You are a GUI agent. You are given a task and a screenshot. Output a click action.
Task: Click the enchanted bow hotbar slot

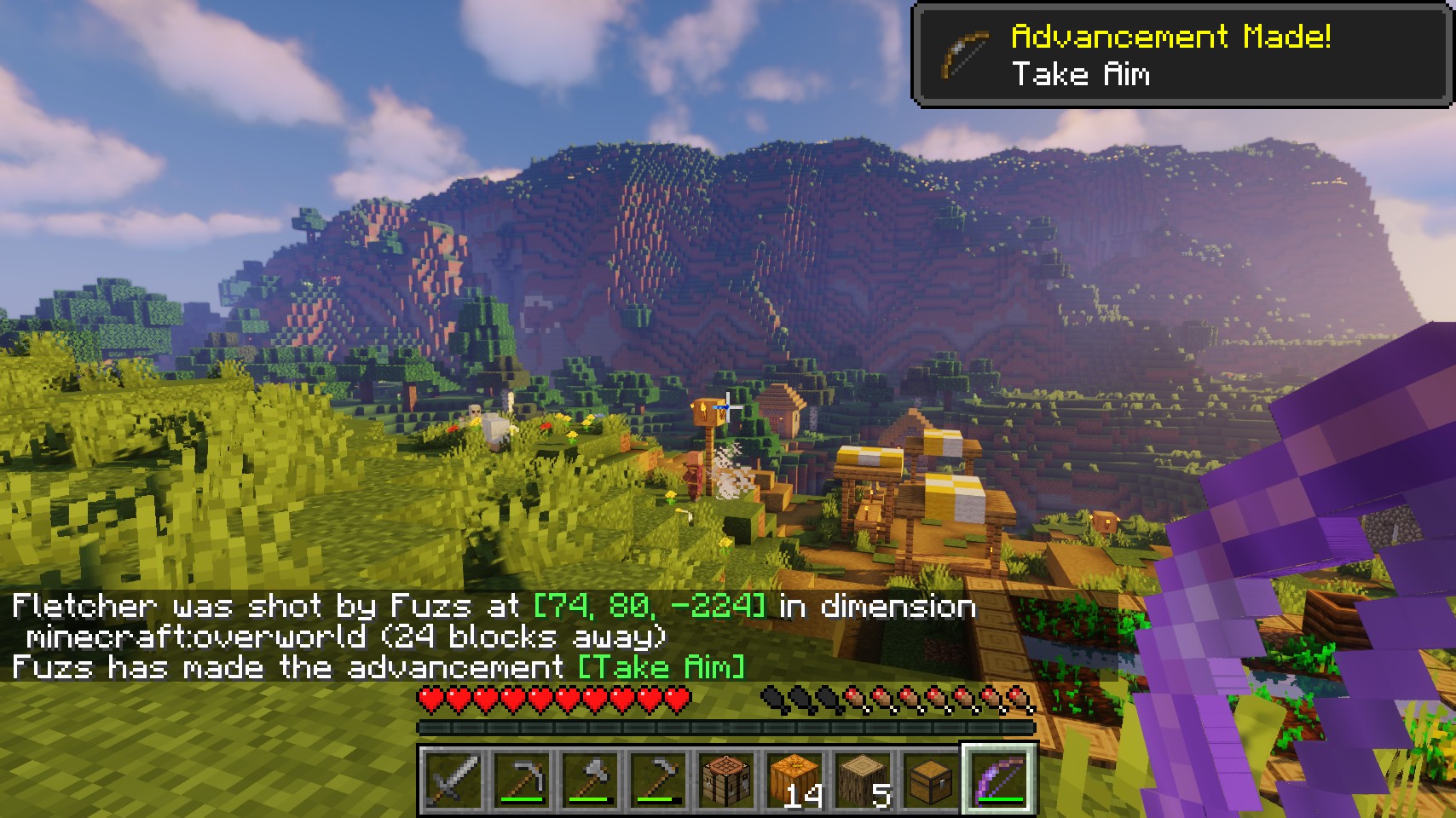[999, 778]
